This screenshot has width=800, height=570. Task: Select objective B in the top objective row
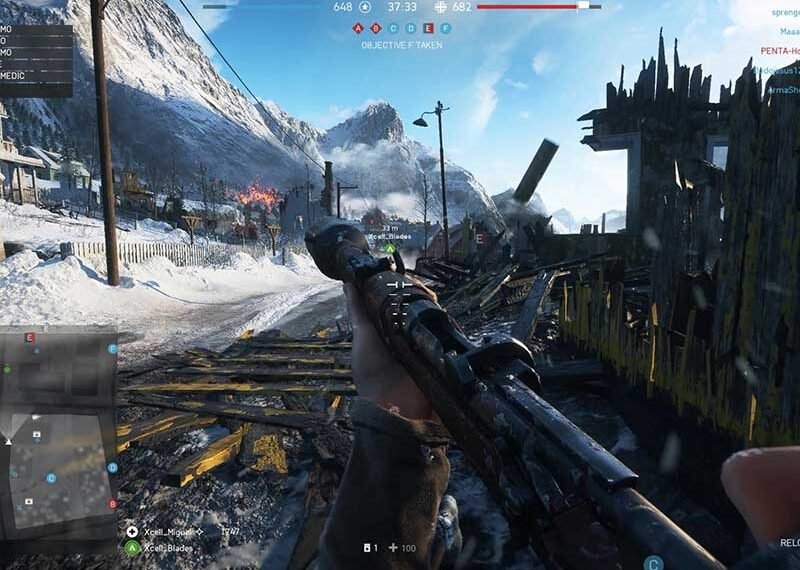tap(376, 29)
